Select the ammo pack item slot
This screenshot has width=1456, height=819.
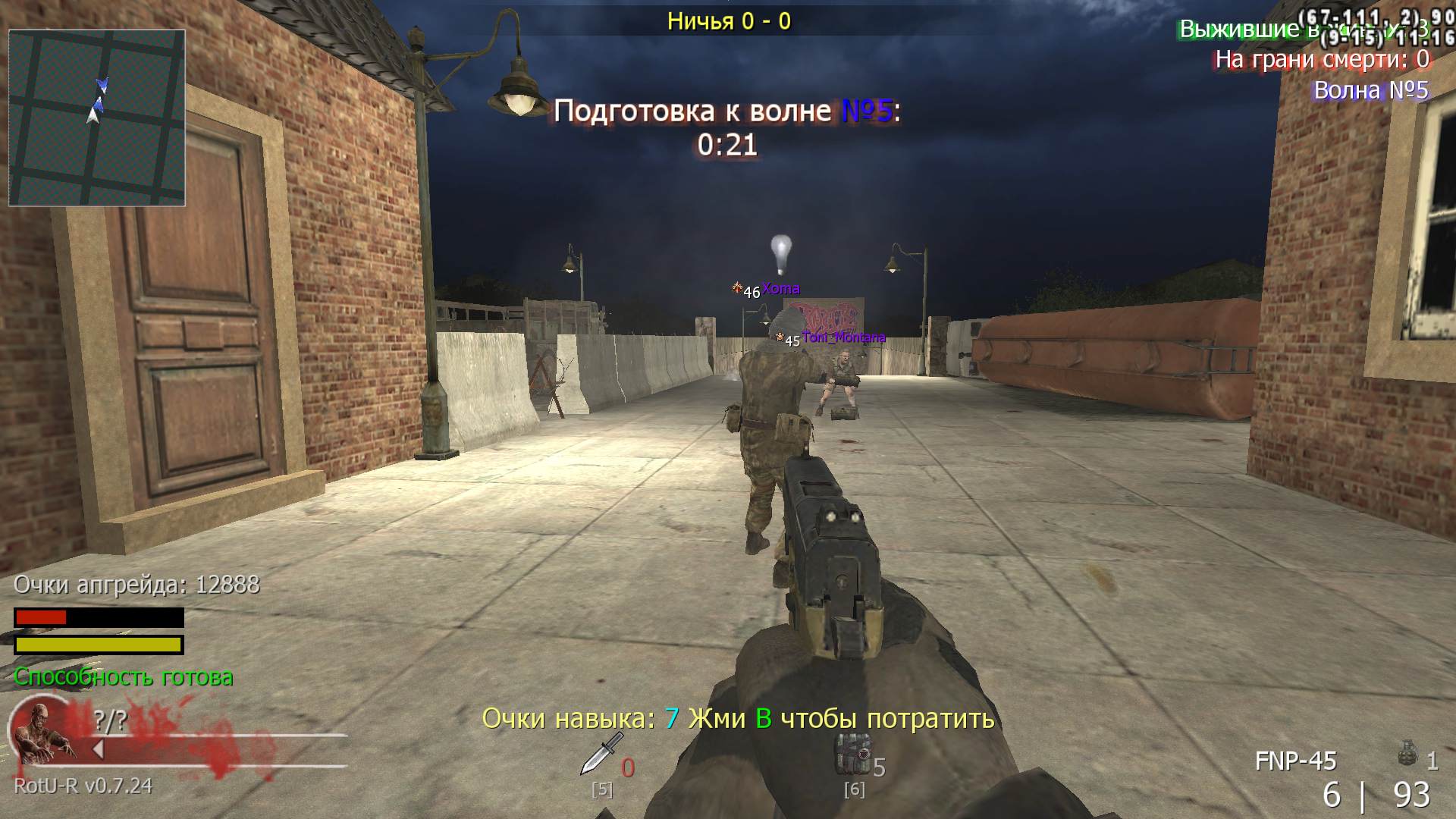pos(852,754)
